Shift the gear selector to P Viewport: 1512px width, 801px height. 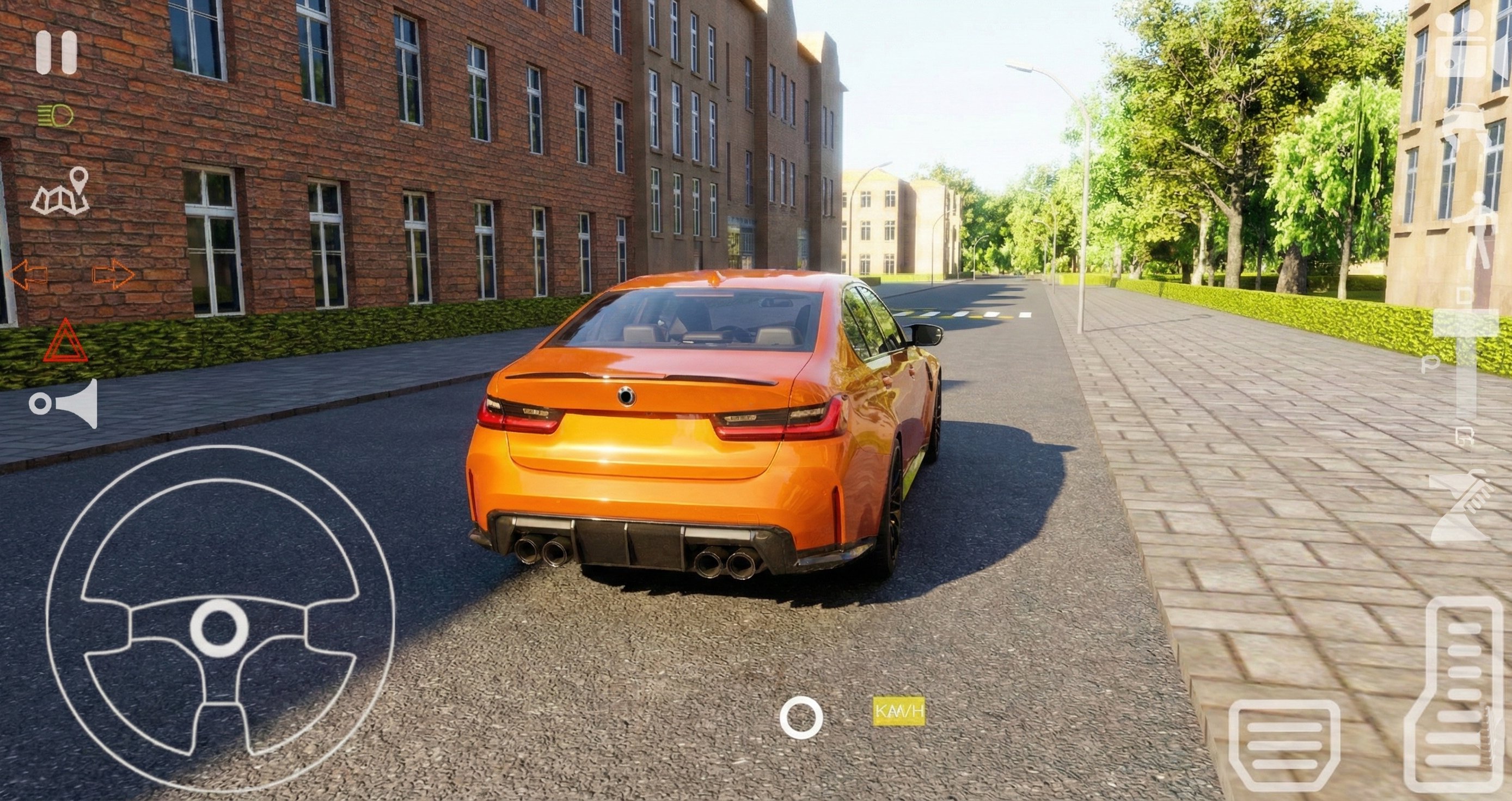(x=1430, y=365)
